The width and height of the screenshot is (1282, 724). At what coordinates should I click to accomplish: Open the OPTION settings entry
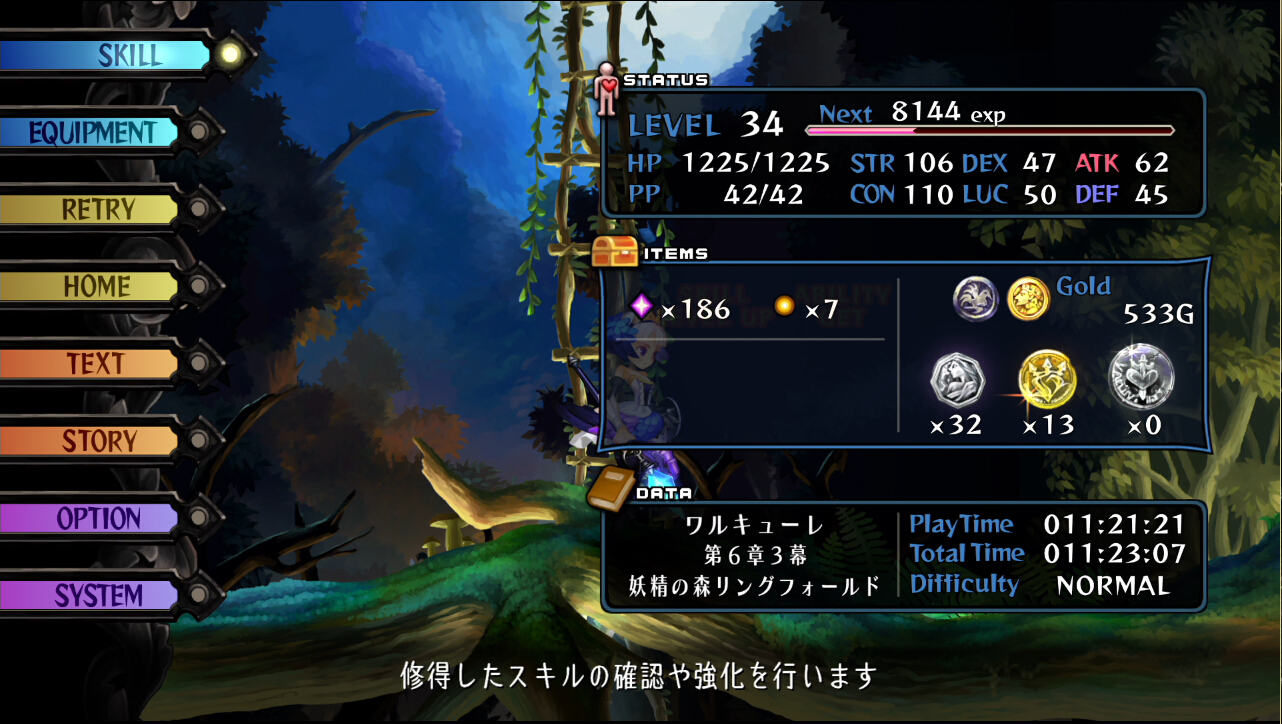pos(98,518)
